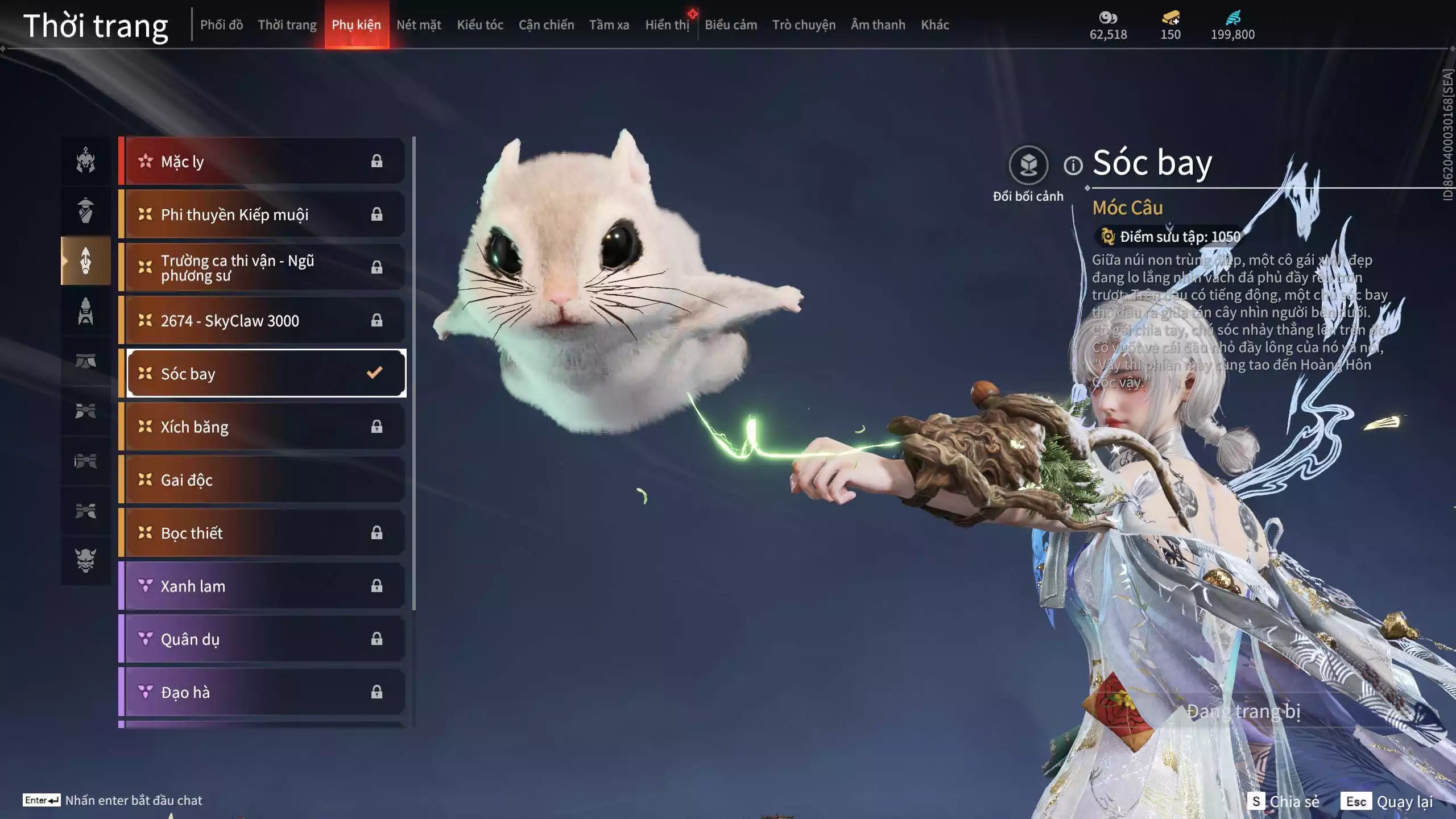Open the Biểu cảm tab
The image size is (1456, 819).
[731, 25]
